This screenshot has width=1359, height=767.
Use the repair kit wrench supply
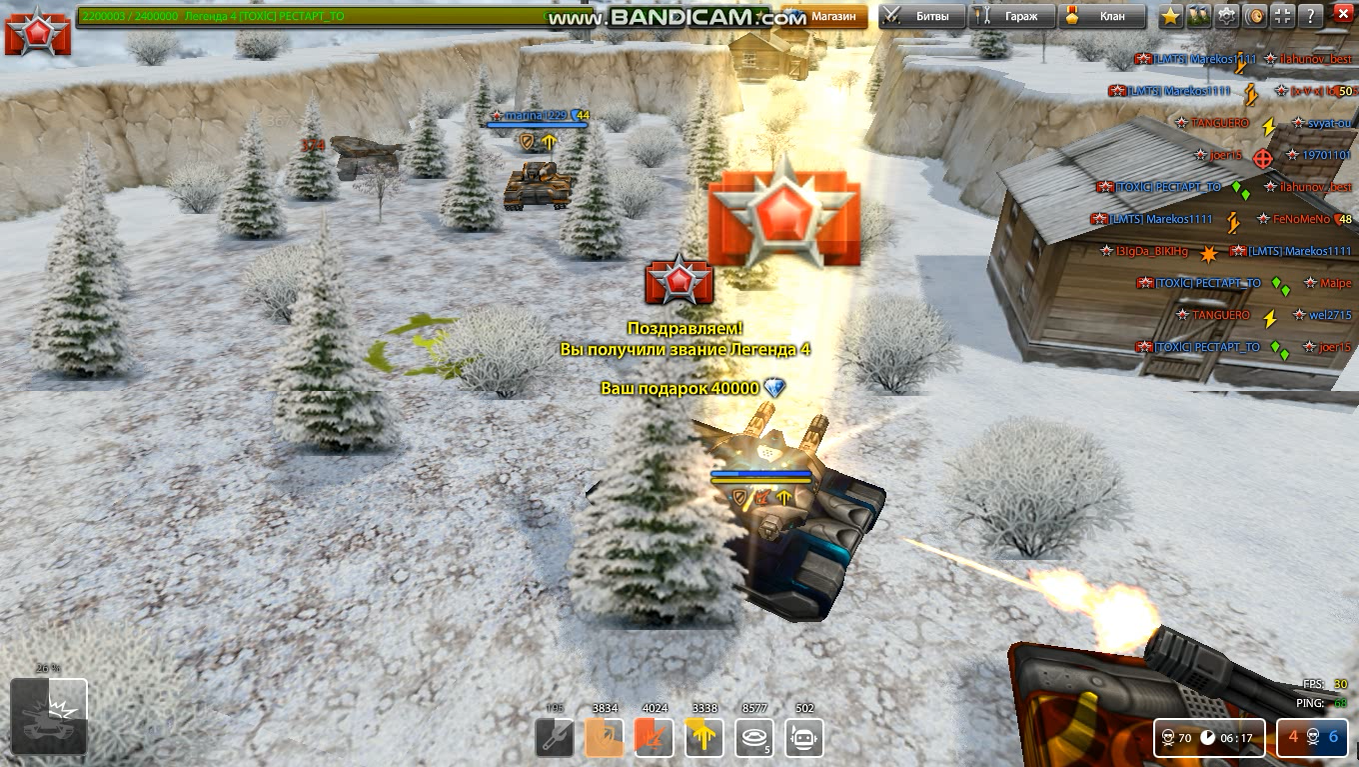554,738
